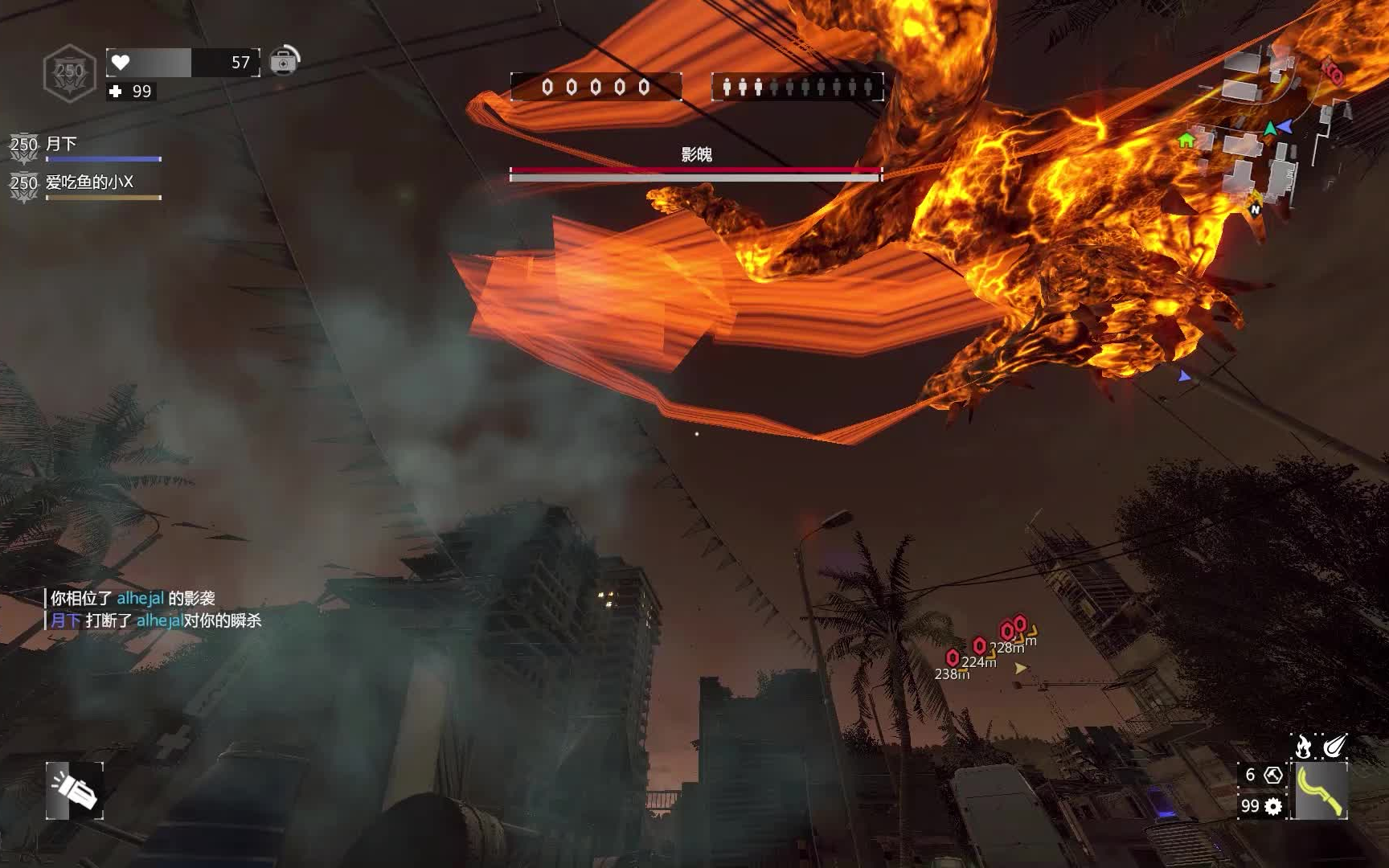Click the nest counter panel with five markers
1389x868 pixels.
(596, 87)
